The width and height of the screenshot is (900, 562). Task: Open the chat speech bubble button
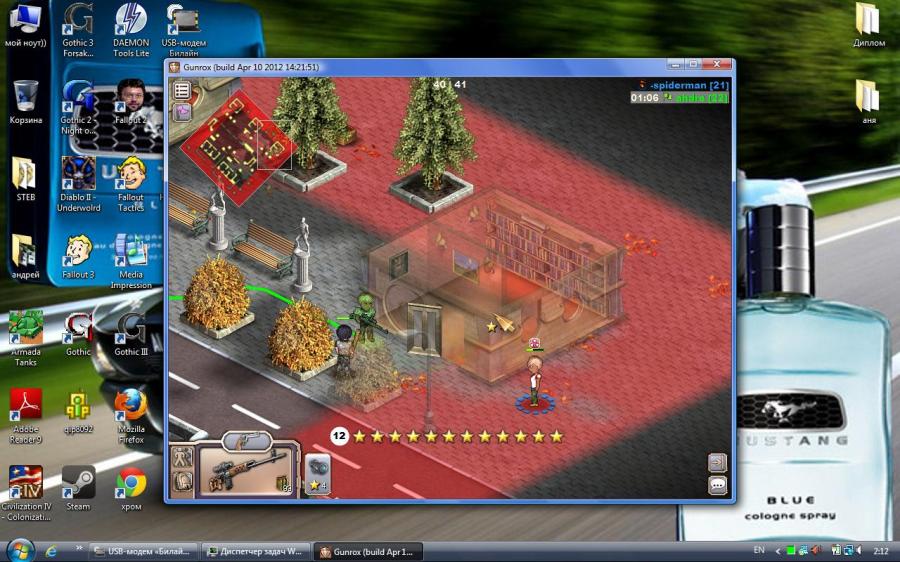point(717,485)
